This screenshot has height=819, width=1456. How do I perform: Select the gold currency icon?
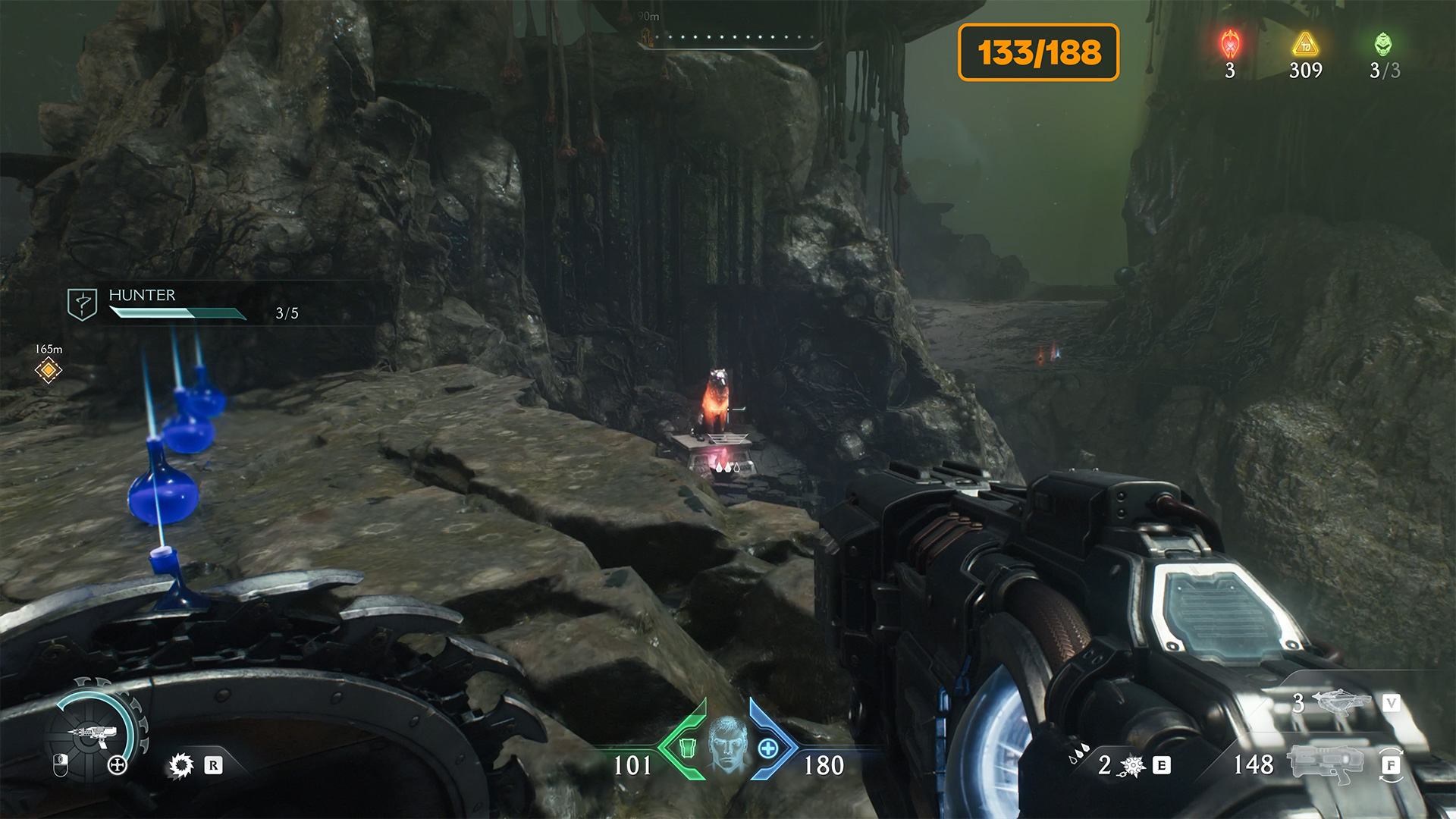click(x=1306, y=45)
